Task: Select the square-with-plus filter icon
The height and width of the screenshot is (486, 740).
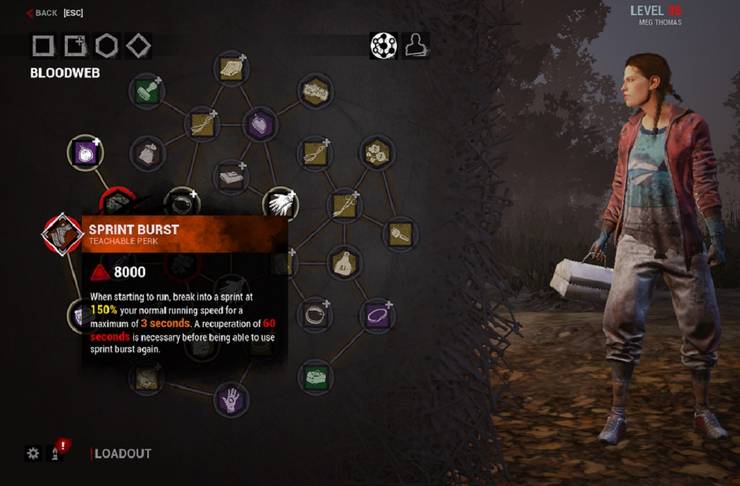Action: click(x=74, y=45)
